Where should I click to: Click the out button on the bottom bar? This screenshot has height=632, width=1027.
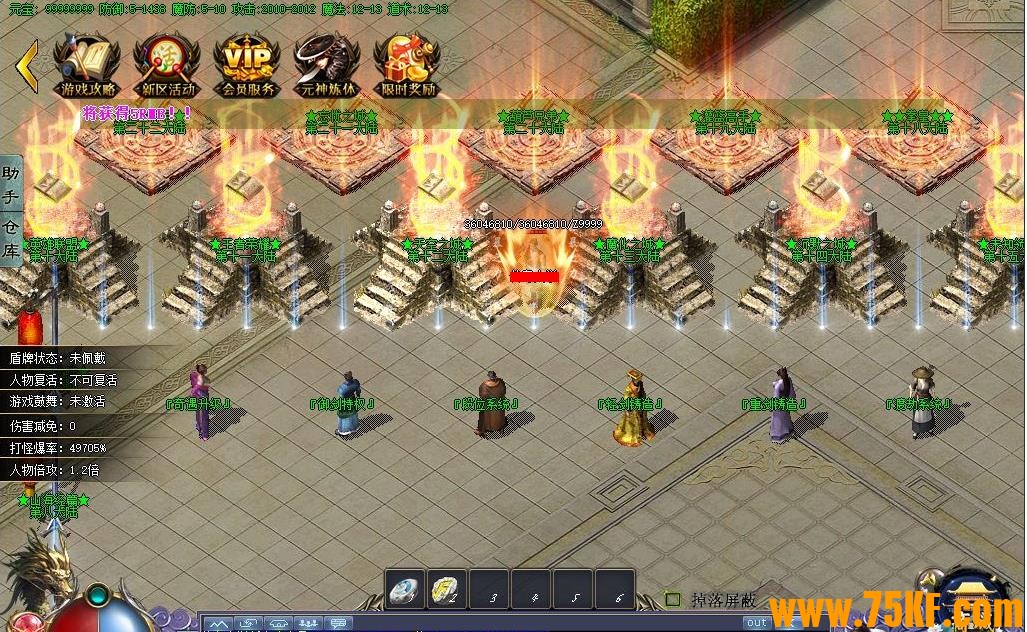point(757,623)
